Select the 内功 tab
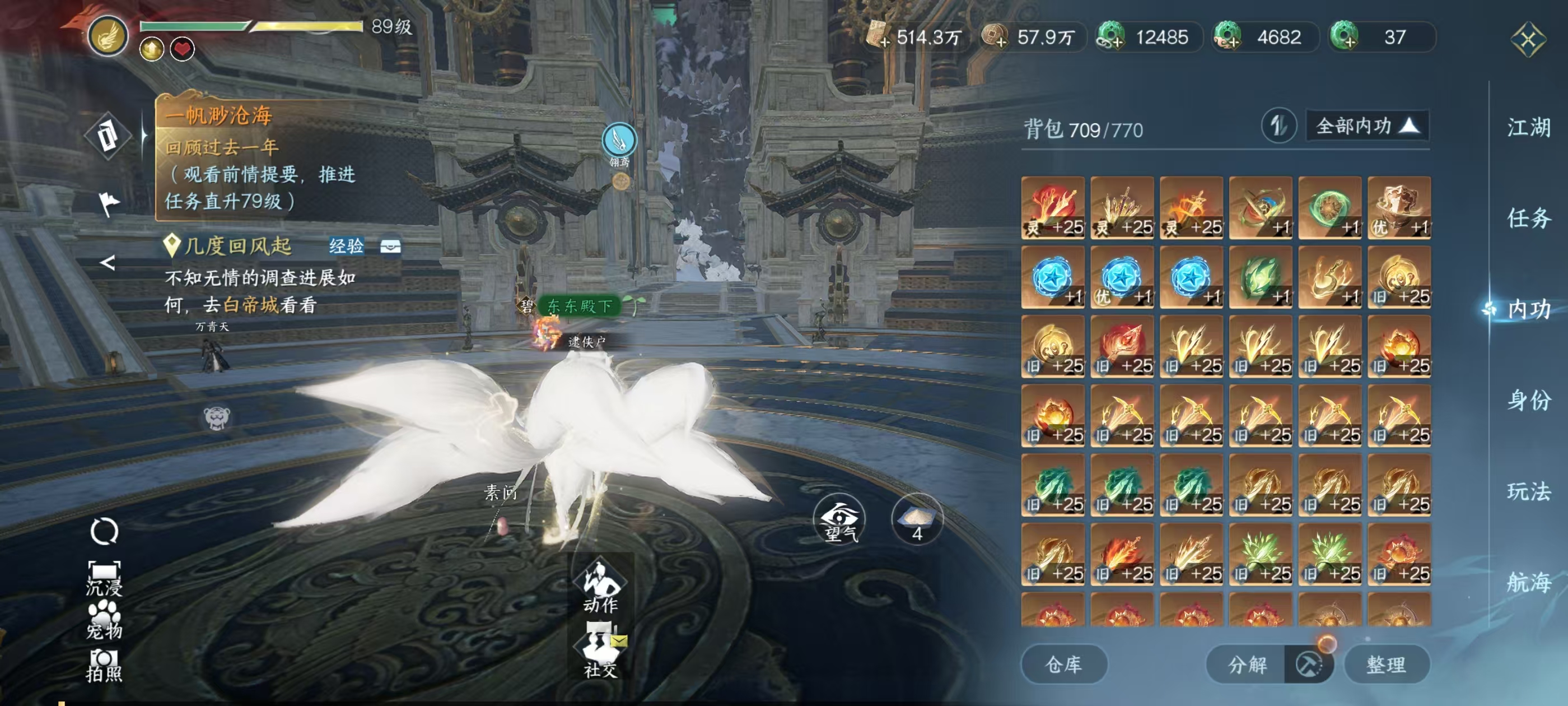The image size is (1568, 706). (x=1528, y=309)
